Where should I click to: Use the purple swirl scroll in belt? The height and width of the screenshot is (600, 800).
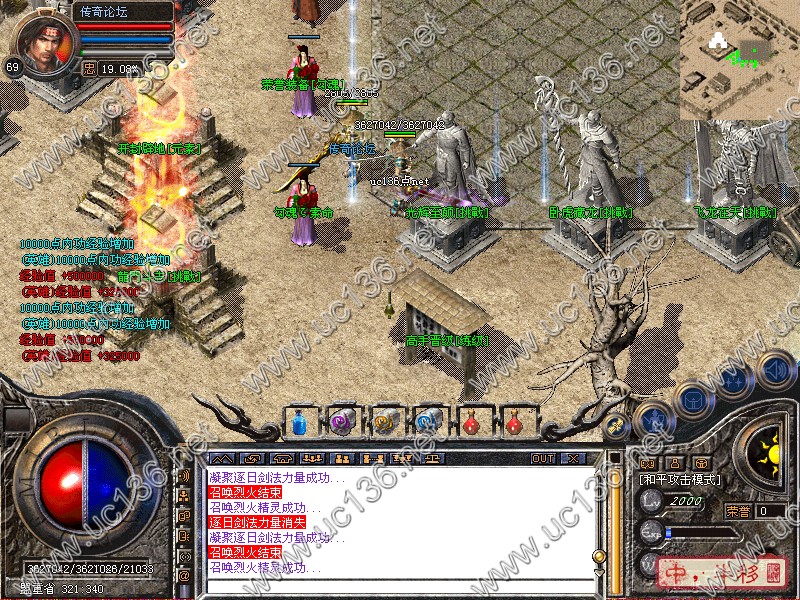point(342,423)
